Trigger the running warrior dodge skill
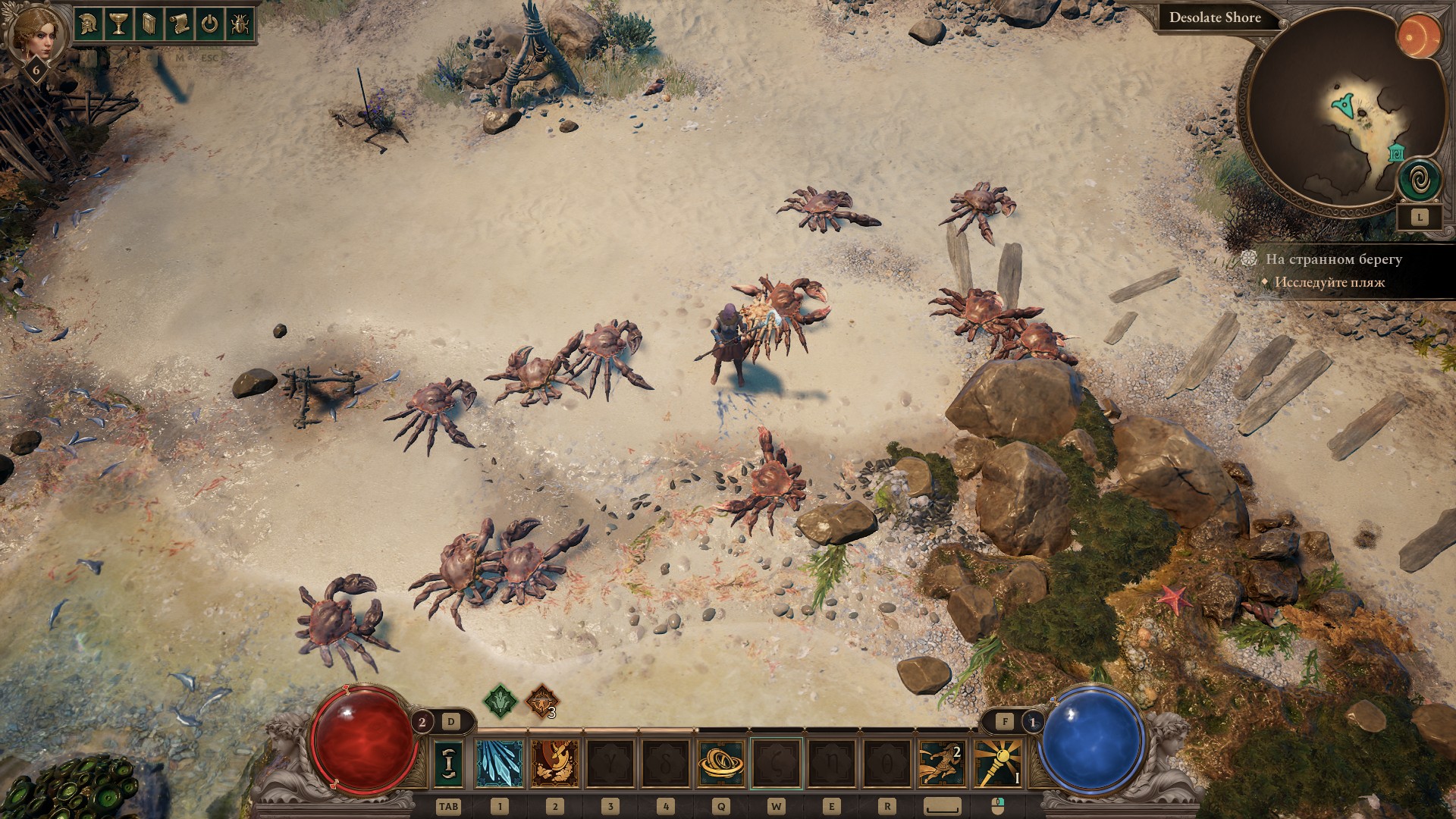1456x819 pixels. pyautogui.click(x=941, y=764)
